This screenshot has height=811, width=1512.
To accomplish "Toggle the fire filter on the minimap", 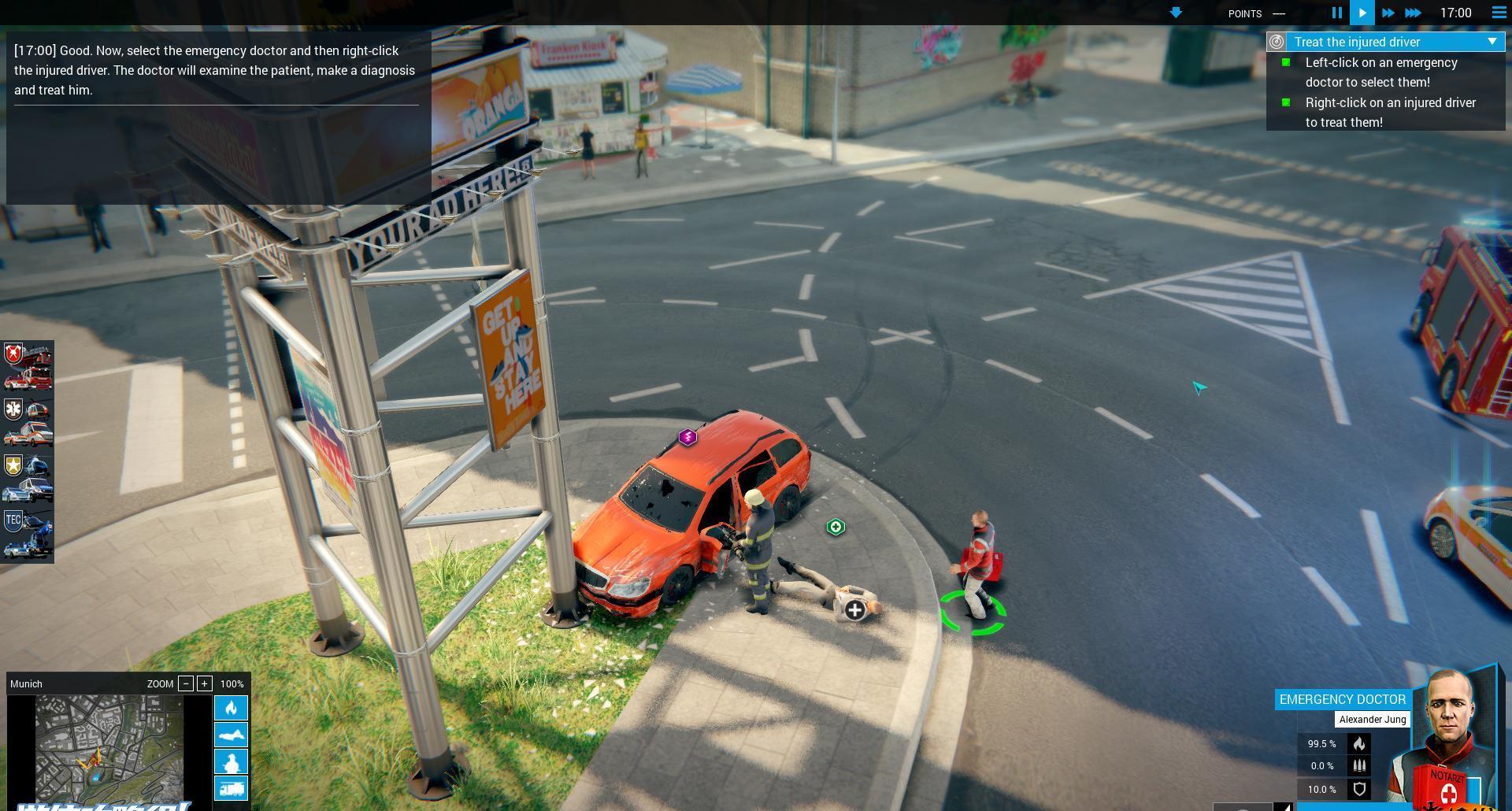I will coord(231,708).
